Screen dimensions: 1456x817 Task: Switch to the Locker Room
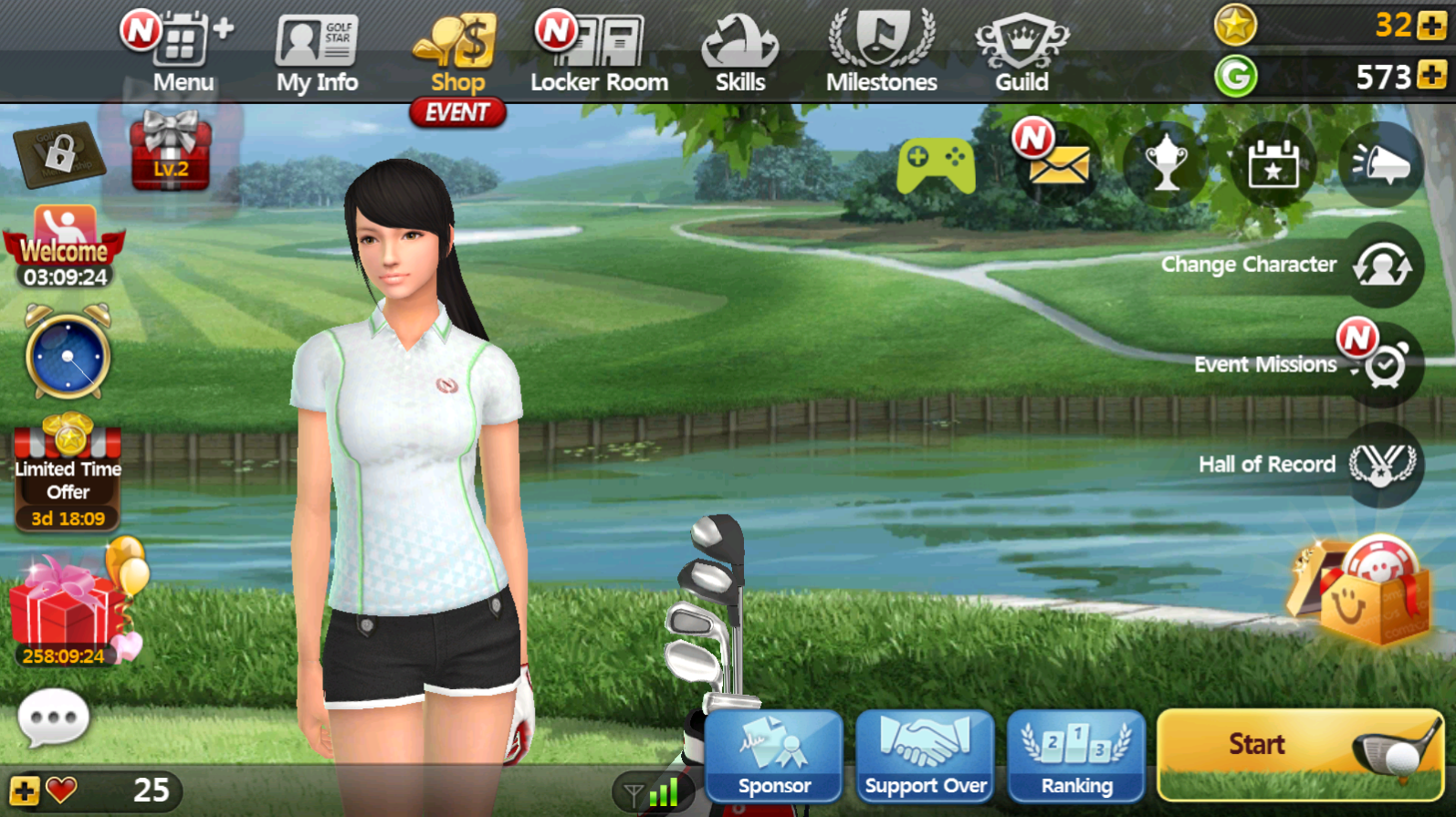(600, 55)
